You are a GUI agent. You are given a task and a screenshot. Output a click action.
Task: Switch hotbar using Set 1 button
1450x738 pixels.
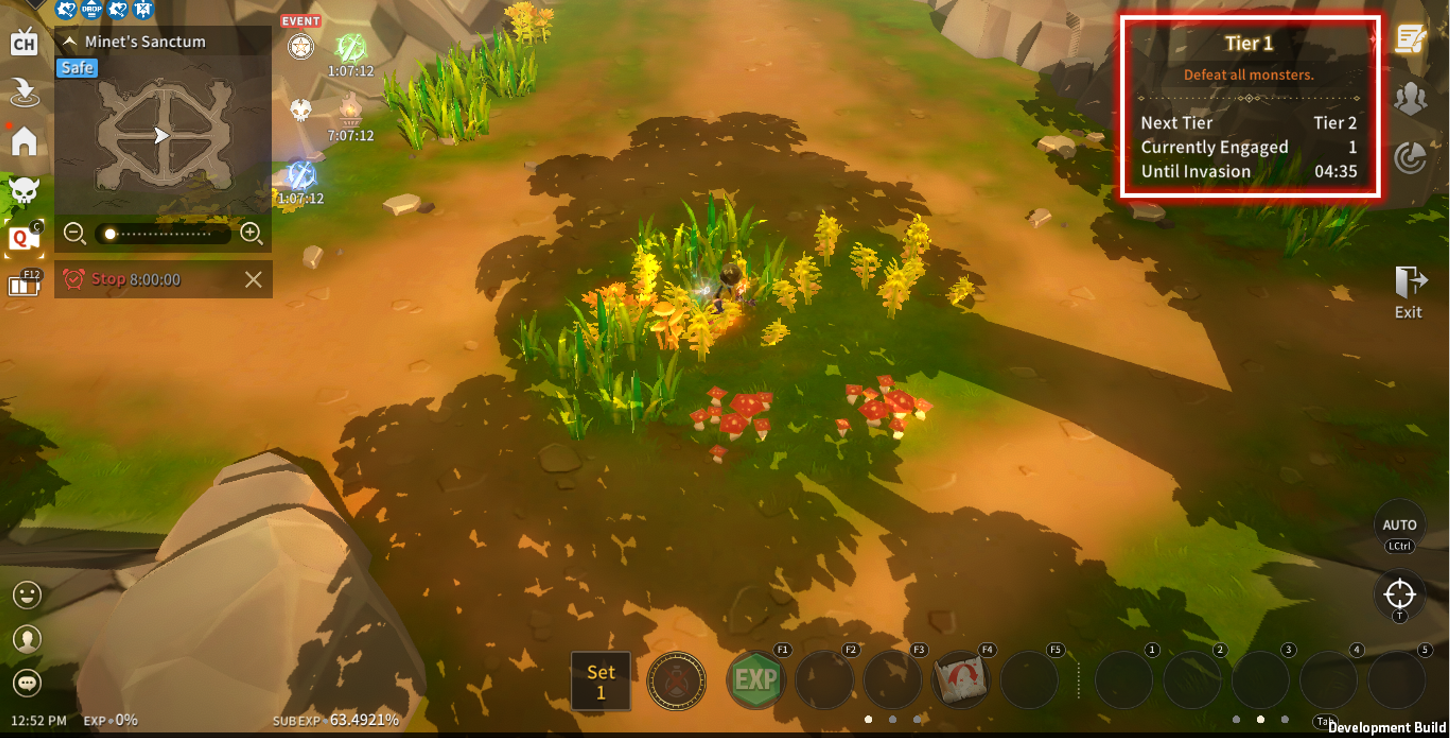click(x=601, y=682)
